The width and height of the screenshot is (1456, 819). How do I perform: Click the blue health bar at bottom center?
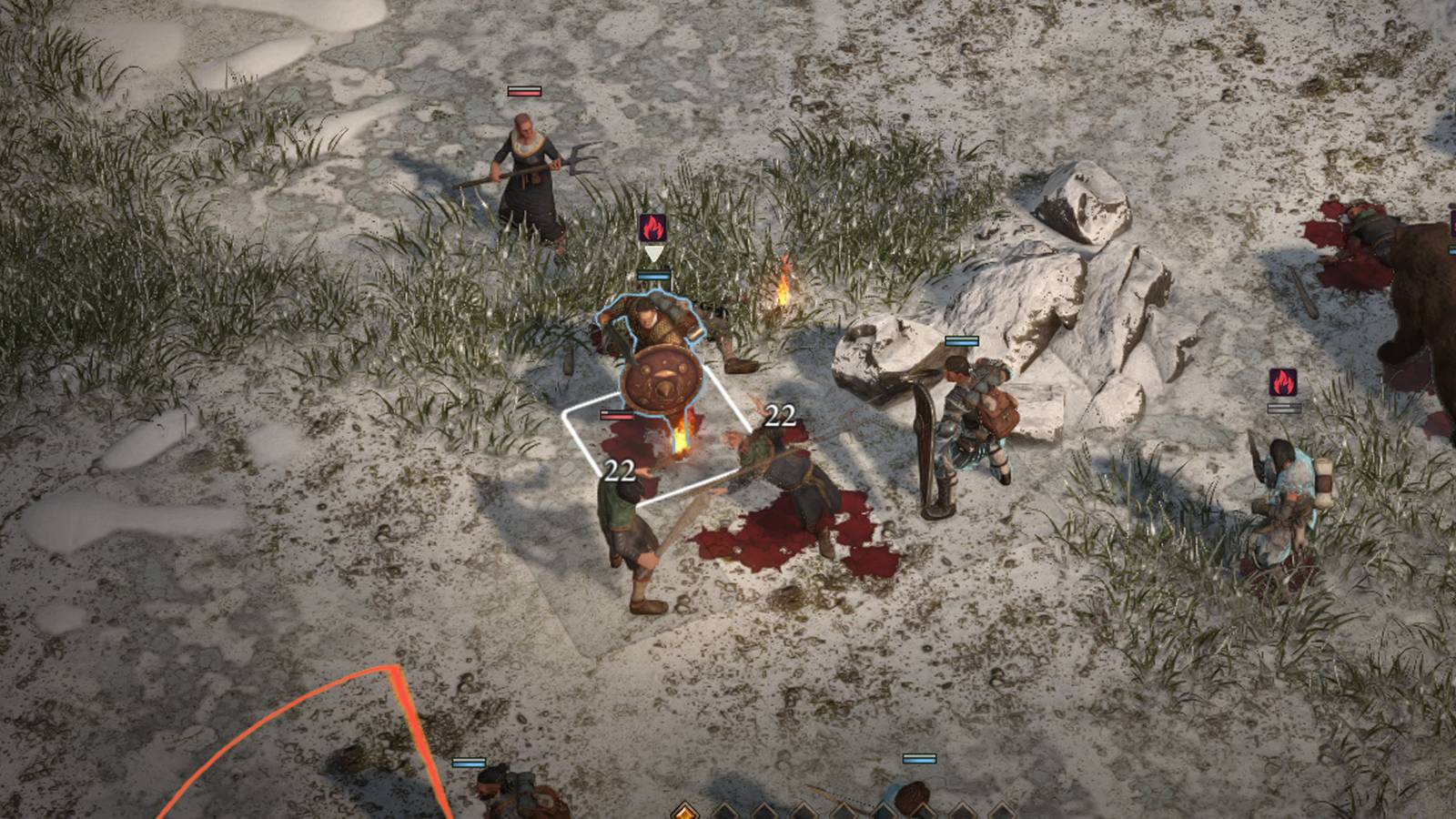[x=922, y=758]
